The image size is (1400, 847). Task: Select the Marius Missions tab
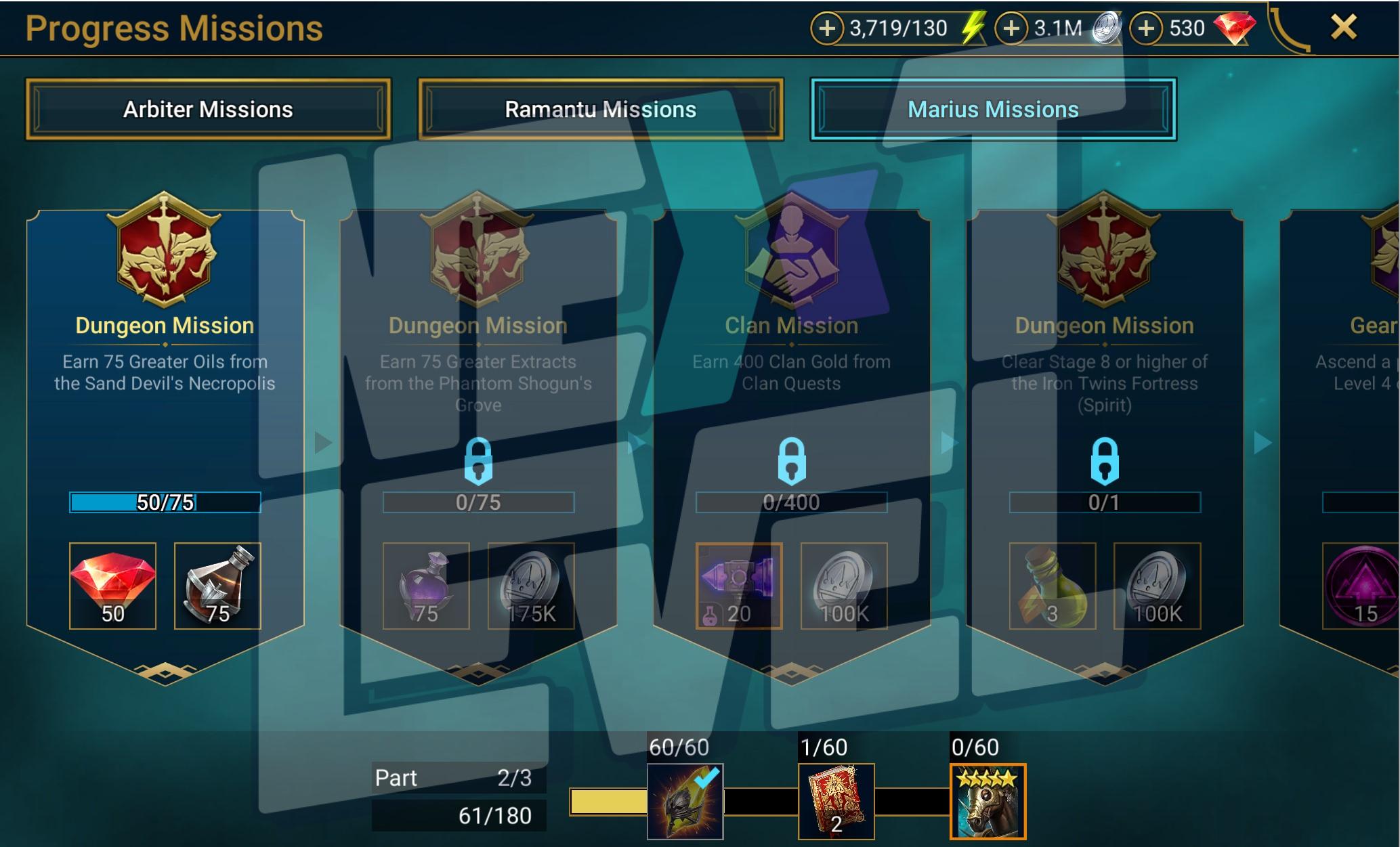coord(993,110)
